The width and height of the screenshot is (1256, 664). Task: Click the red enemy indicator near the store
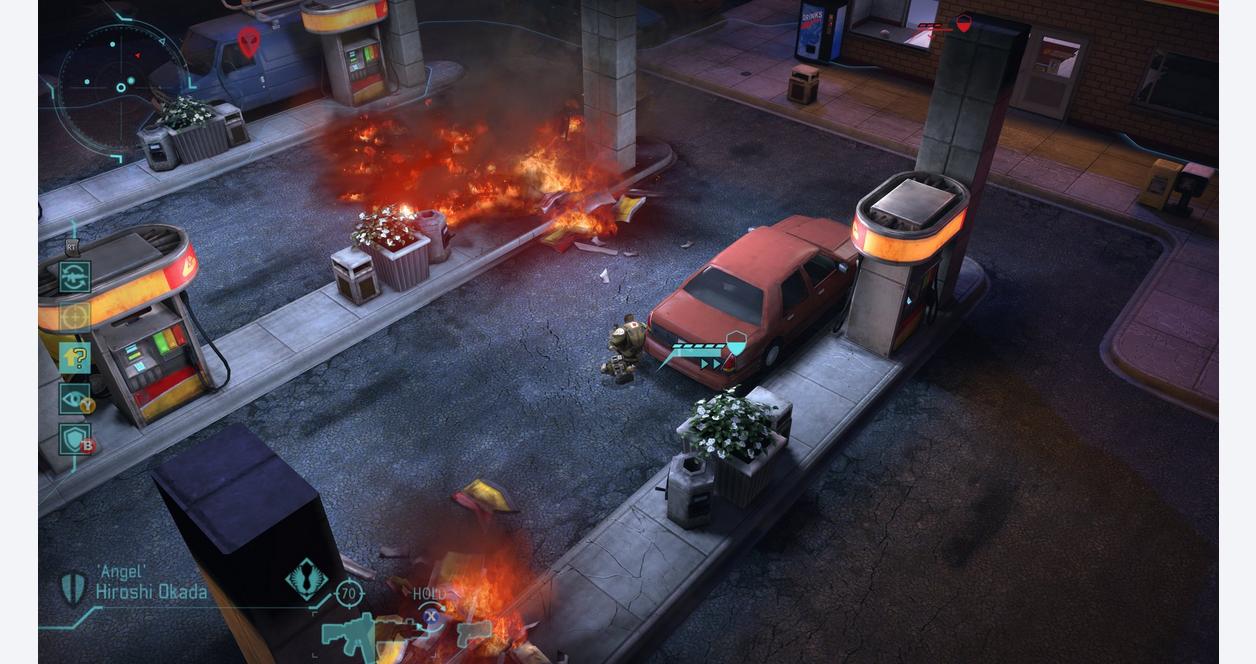[x=963, y=23]
